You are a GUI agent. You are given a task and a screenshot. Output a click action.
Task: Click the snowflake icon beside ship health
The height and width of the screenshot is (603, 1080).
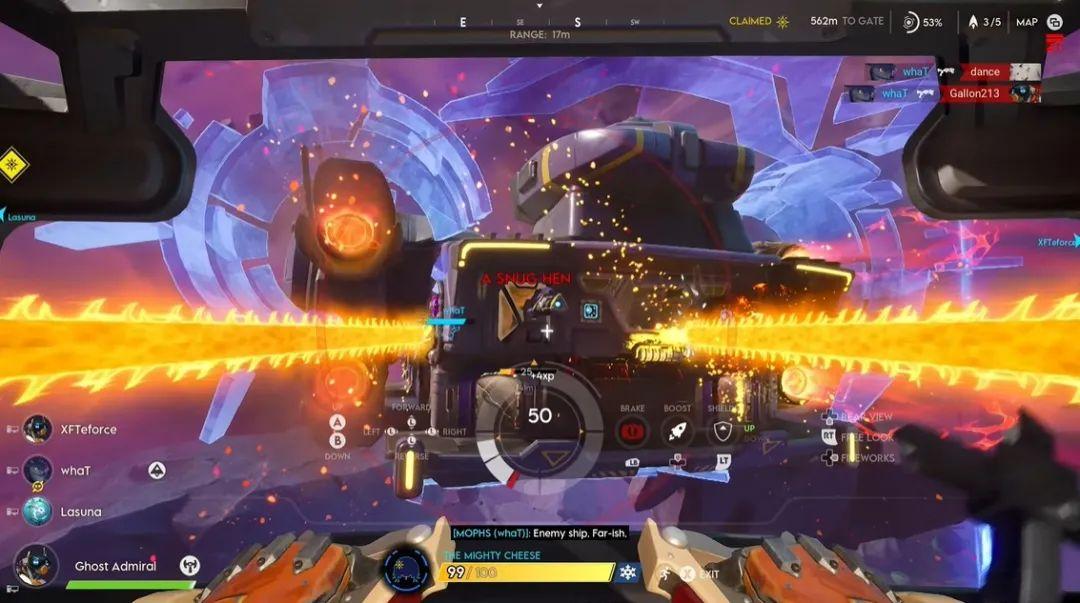[628, 572]
